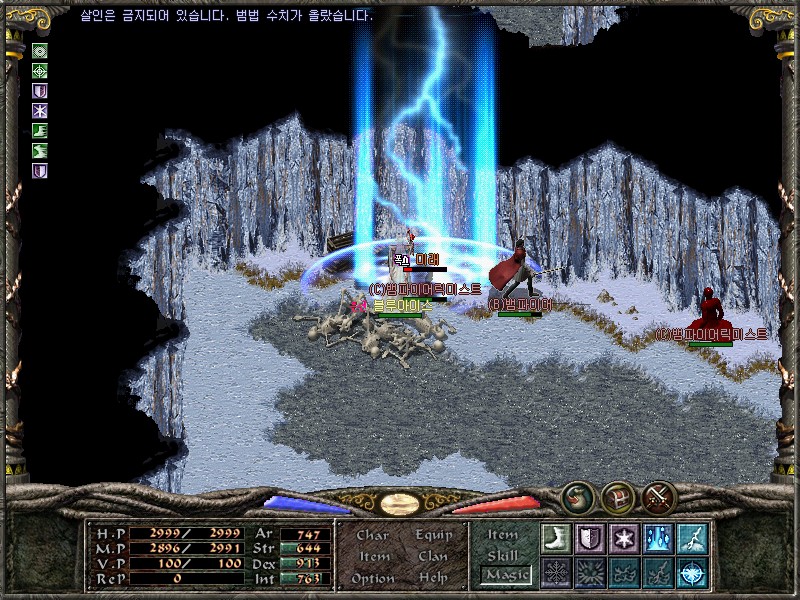The height and width of the screenshot is (600, 800).
Task: Click the round green pouch button
Action: 577,496
